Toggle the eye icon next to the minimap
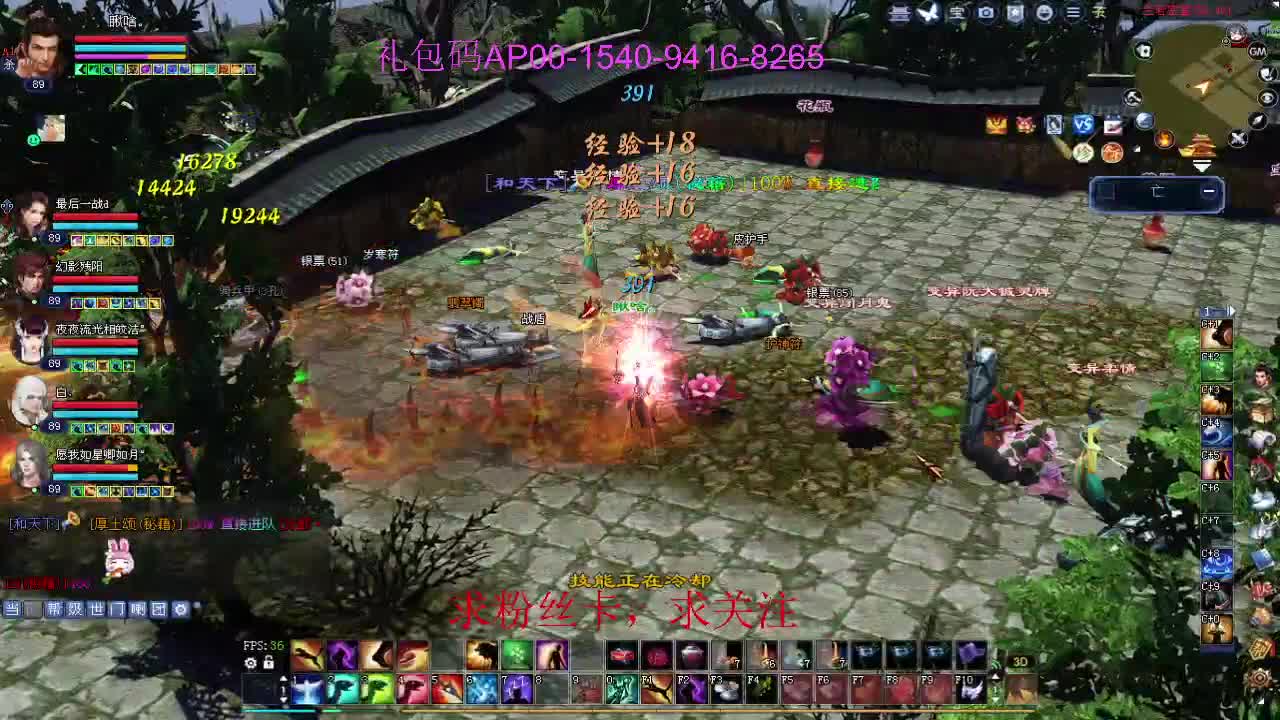 coord(1266,96)
